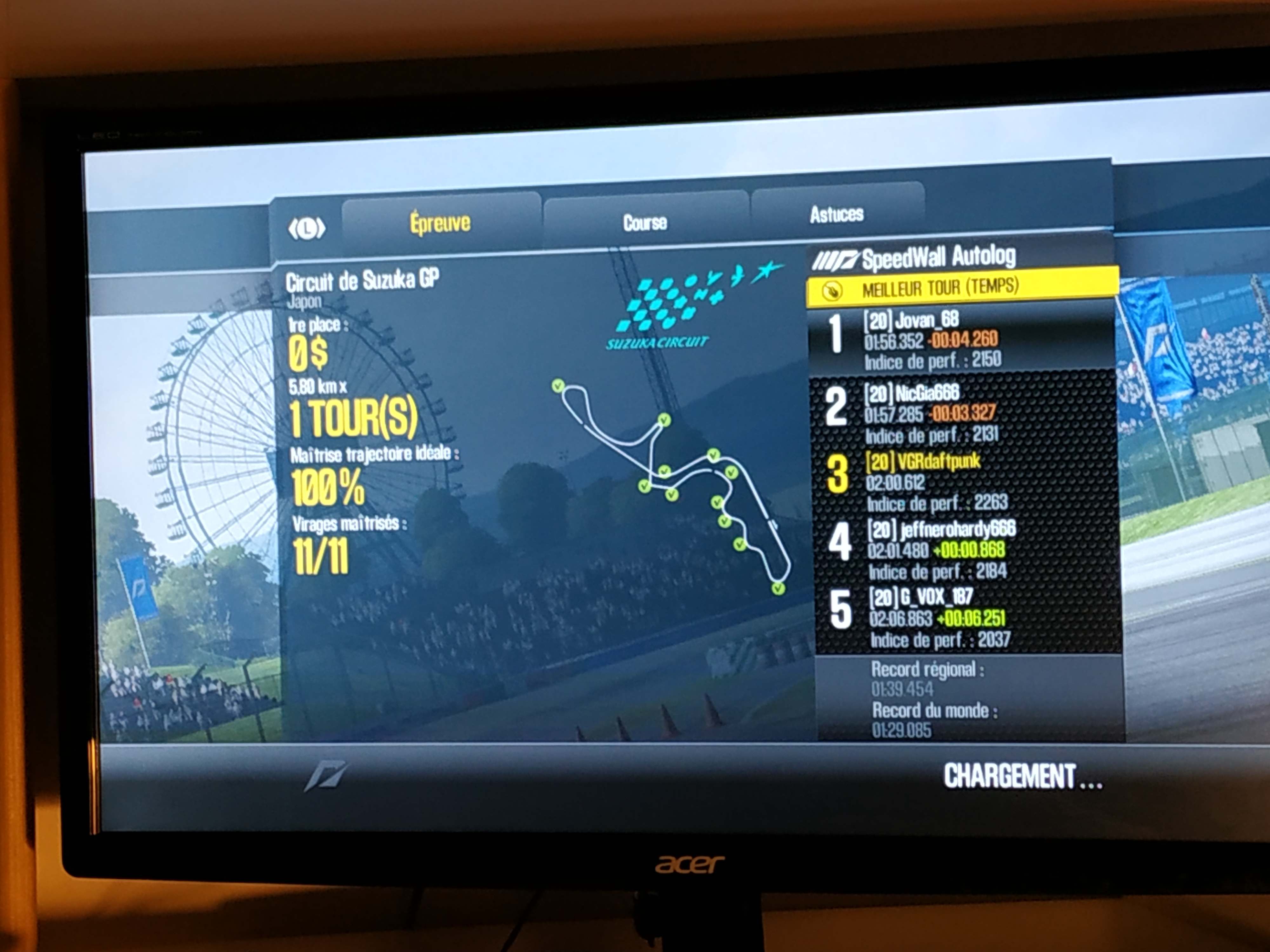The width and height of the screenshot is (1270, 952).
Task: Pick jeffnerohardy666's leaderboard entry
Action: click(967, 549)
